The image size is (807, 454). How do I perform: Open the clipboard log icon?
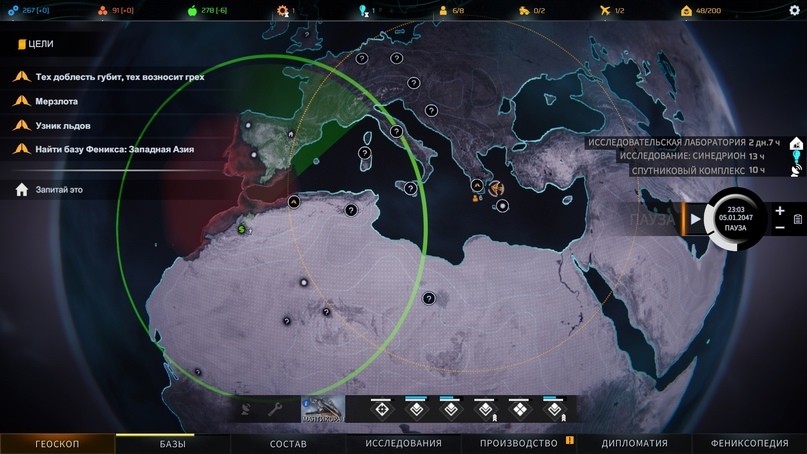[x=798, y=219]
